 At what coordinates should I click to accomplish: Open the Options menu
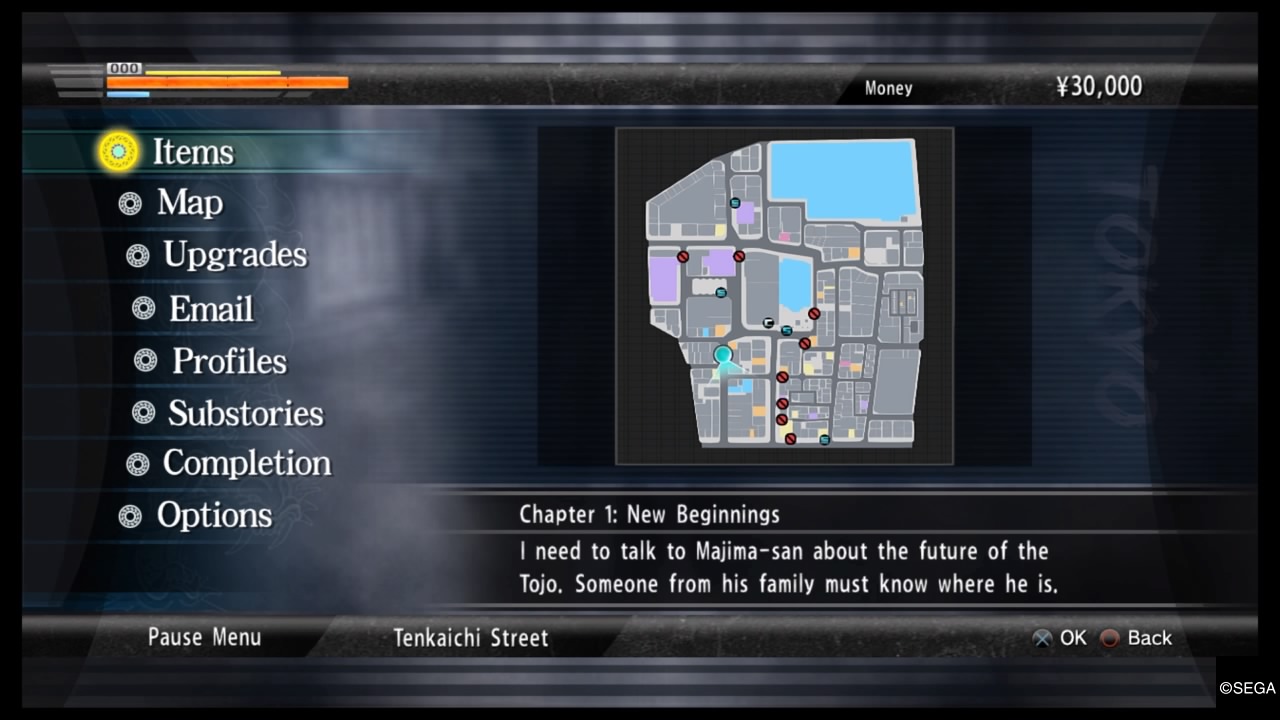coord(214,515)
